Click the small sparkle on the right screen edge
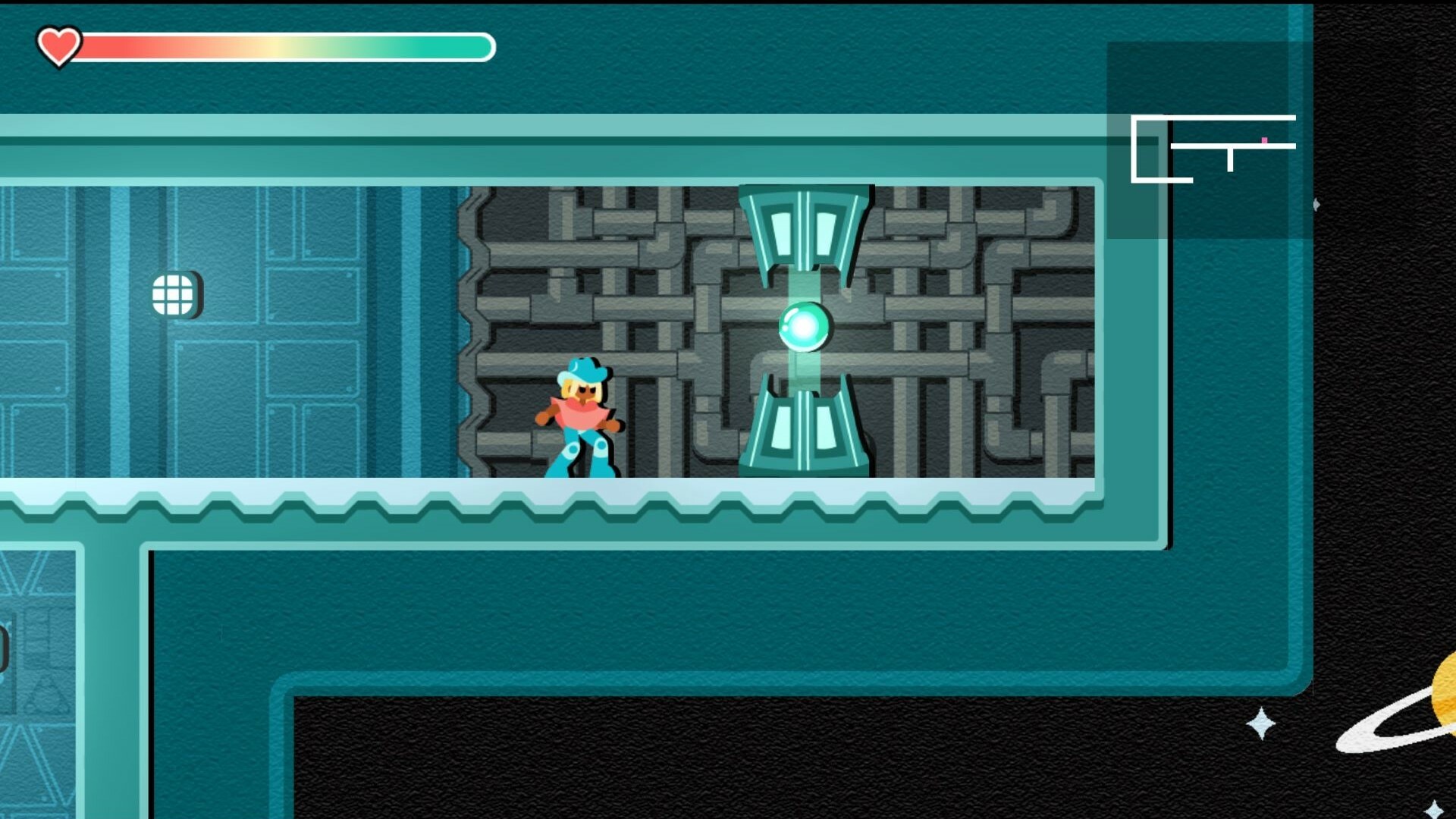This screenshot has width=1456, height=819. pos(1316,203)
